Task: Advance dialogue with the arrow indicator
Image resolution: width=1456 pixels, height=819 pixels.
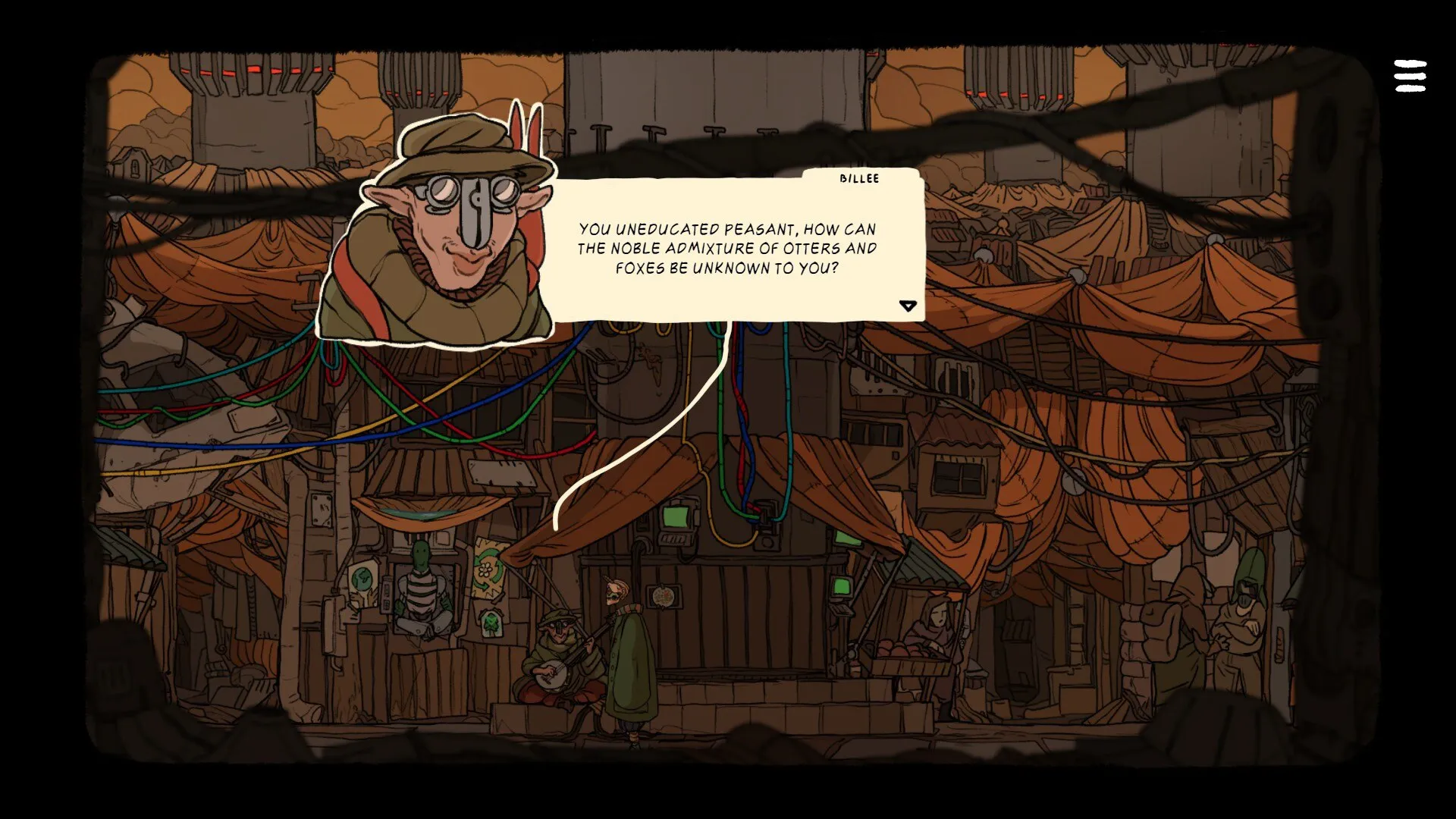Action: [x=908, y=306]
